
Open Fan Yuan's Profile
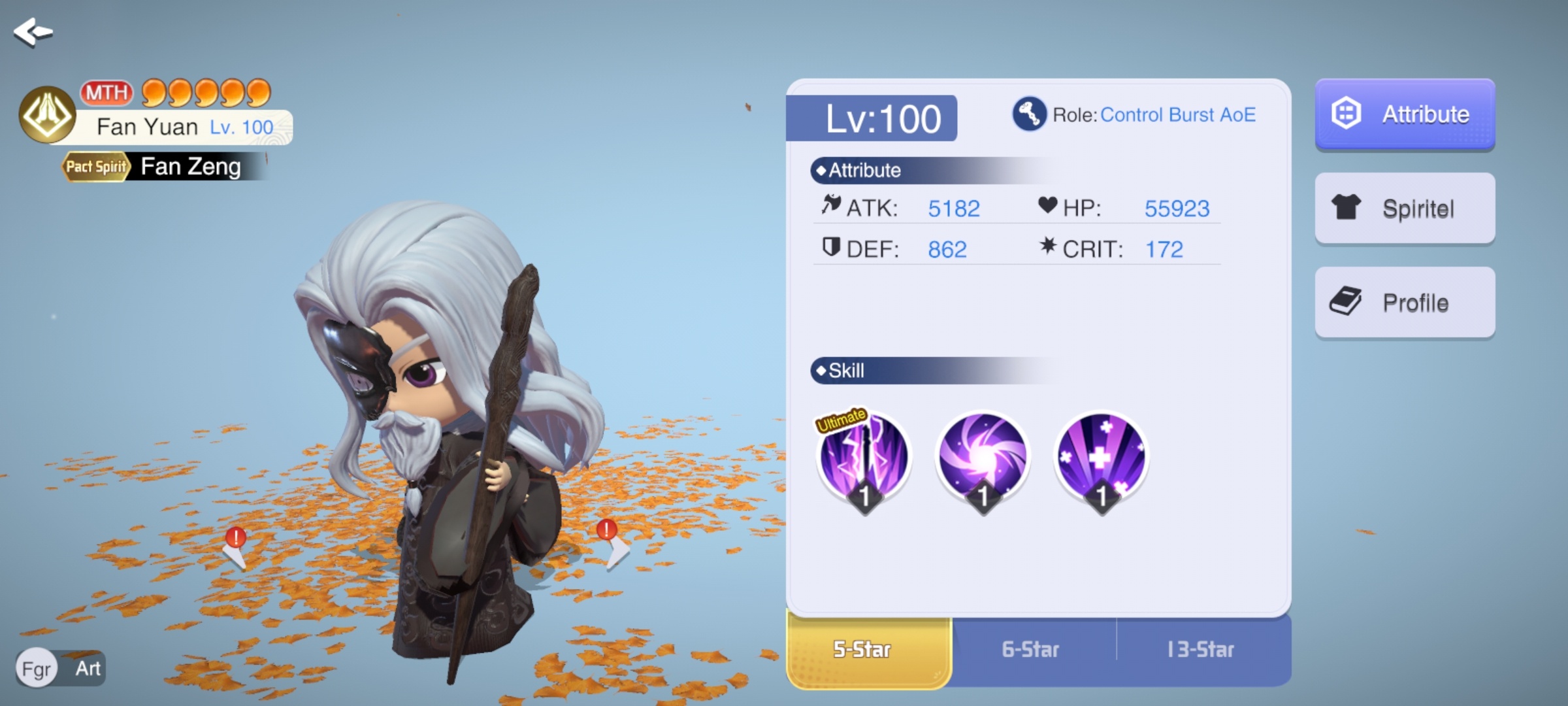(x=1405, y=303)
